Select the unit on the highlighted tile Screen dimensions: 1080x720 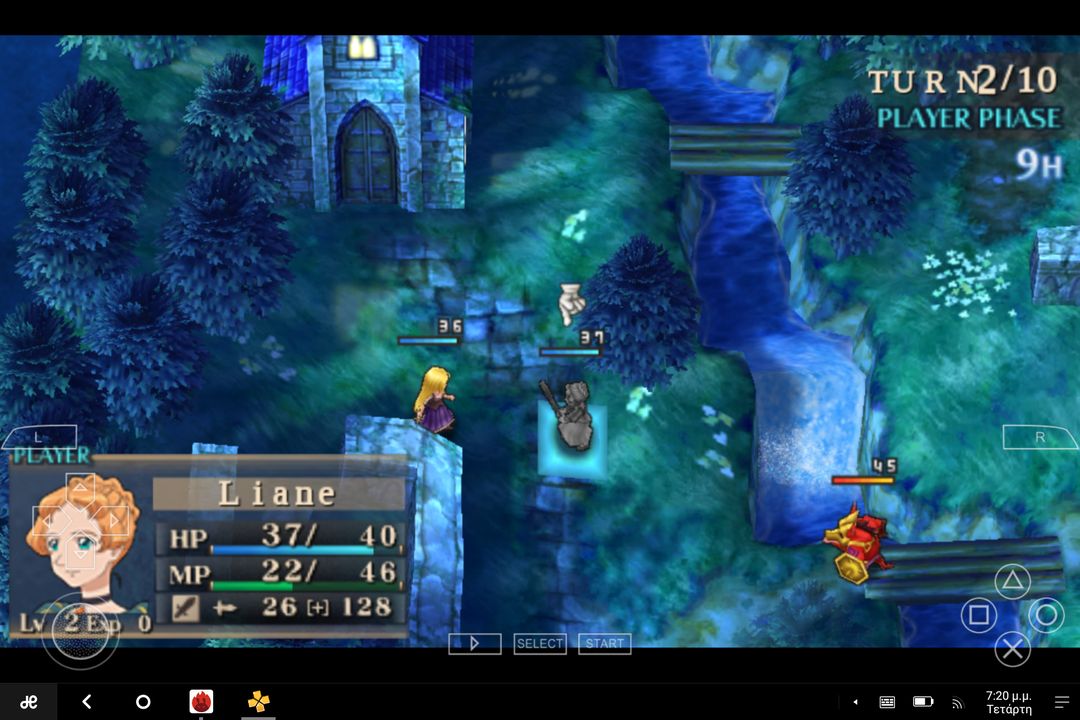[x=571, y=420]
